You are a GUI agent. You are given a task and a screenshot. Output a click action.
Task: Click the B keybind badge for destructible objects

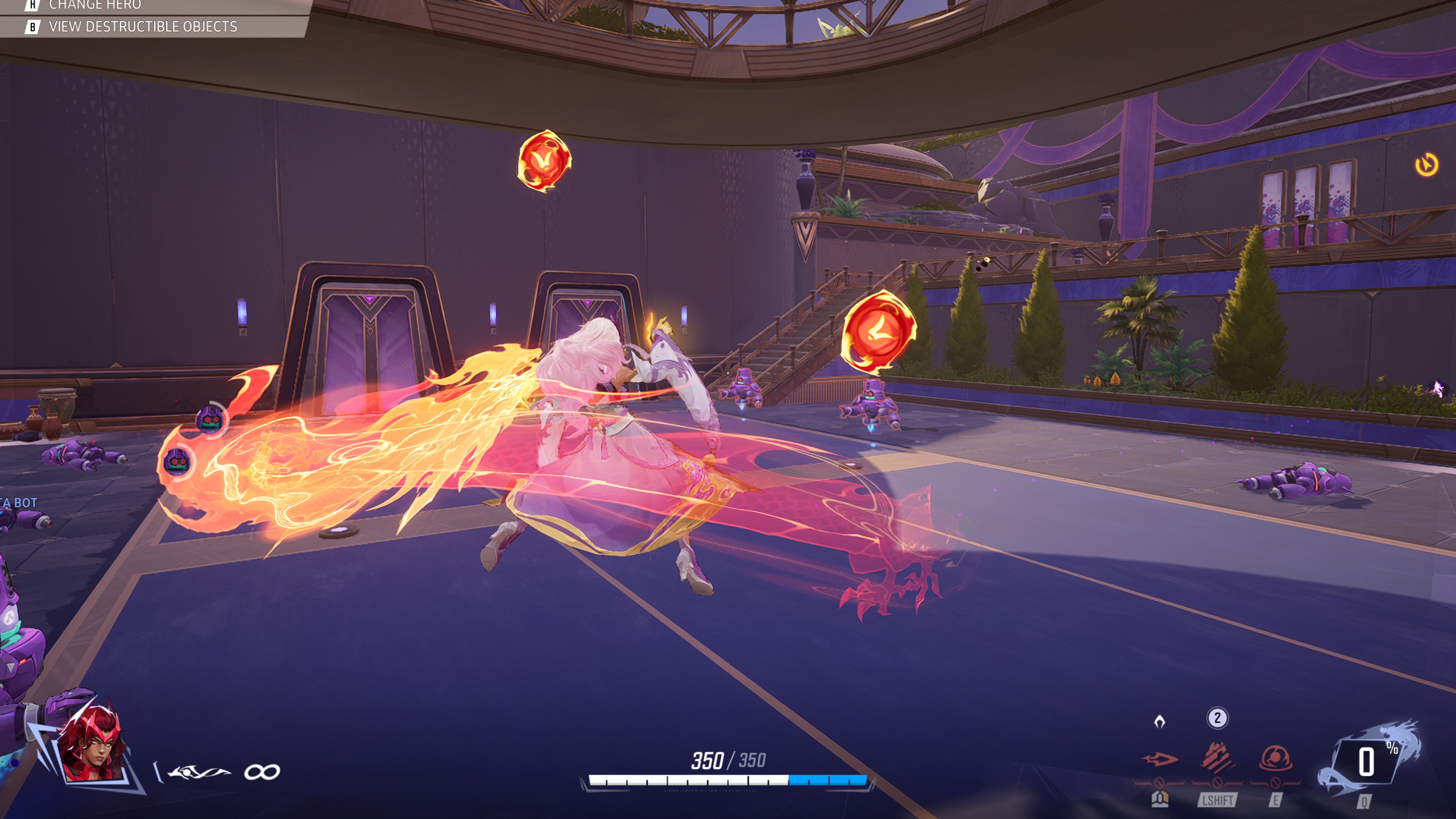click(x=32, y=26)
